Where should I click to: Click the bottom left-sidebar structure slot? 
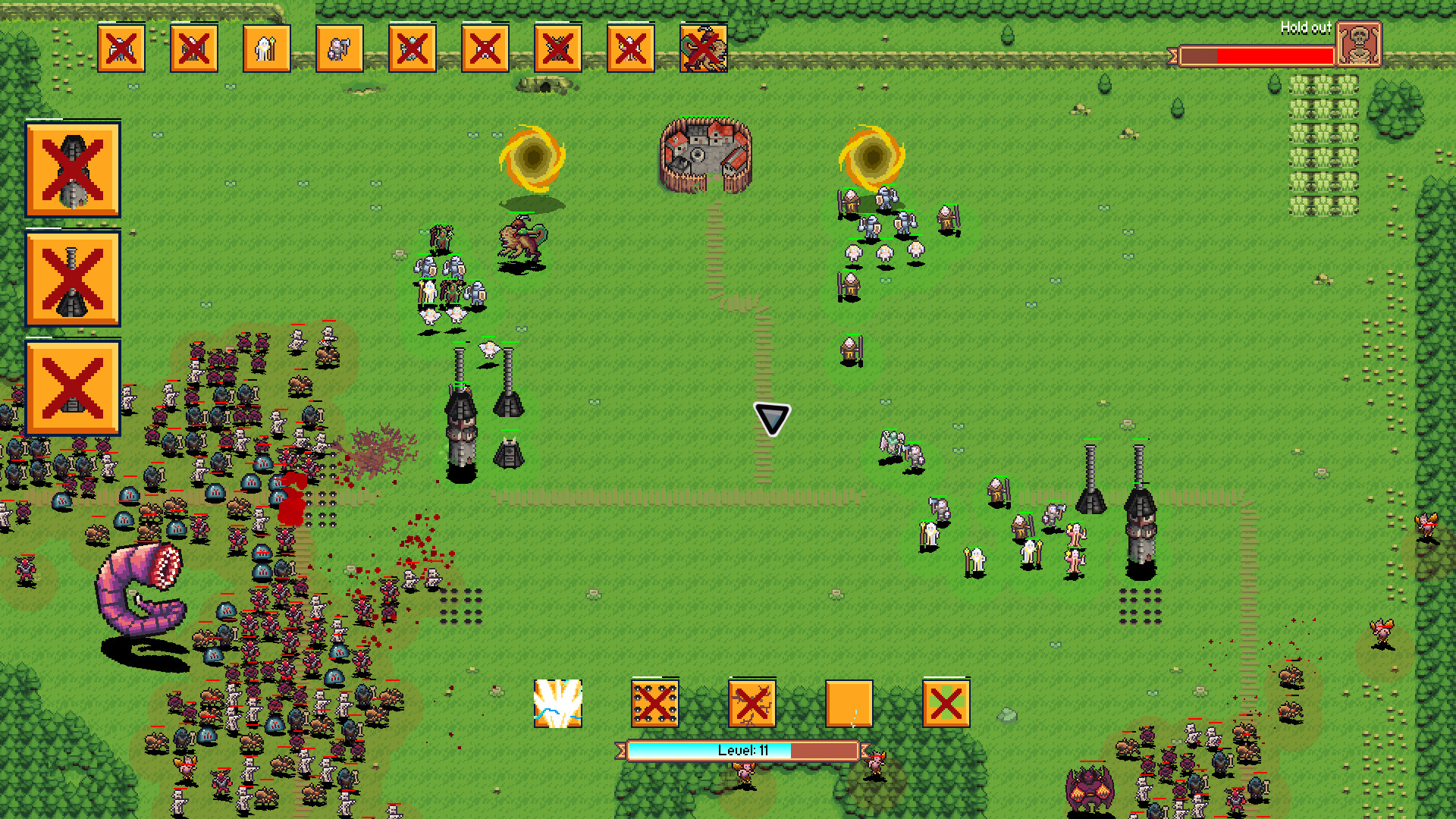coord(72,387)
